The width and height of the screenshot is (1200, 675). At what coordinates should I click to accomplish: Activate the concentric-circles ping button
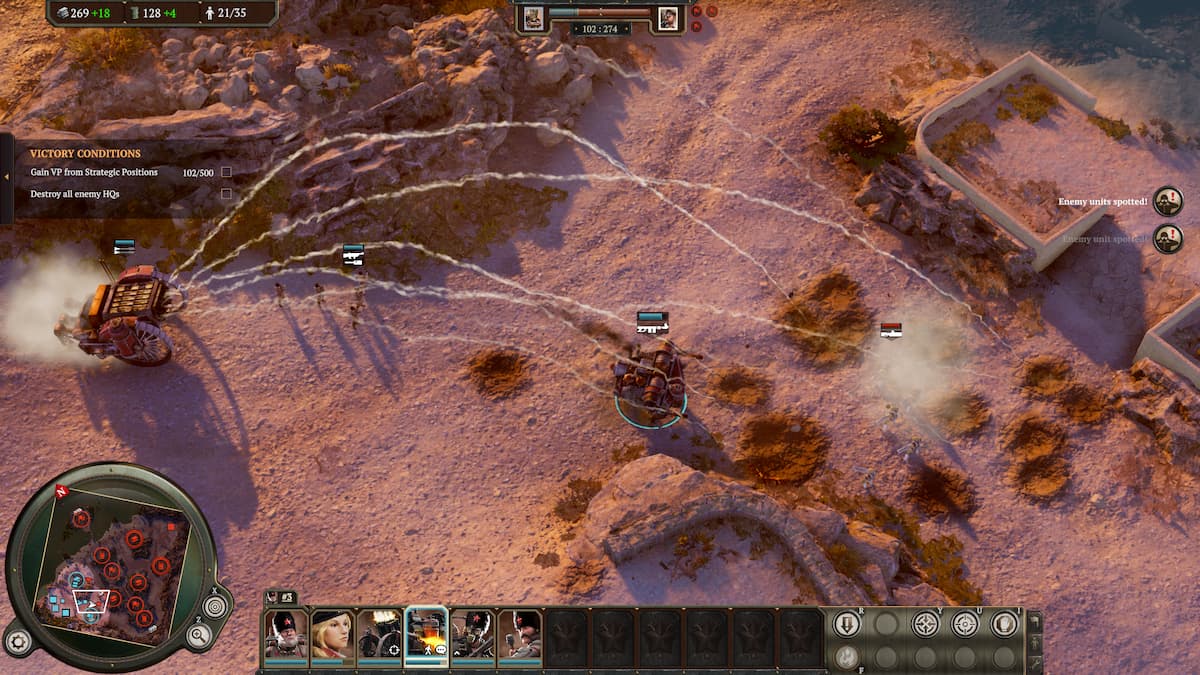[215, 605]
